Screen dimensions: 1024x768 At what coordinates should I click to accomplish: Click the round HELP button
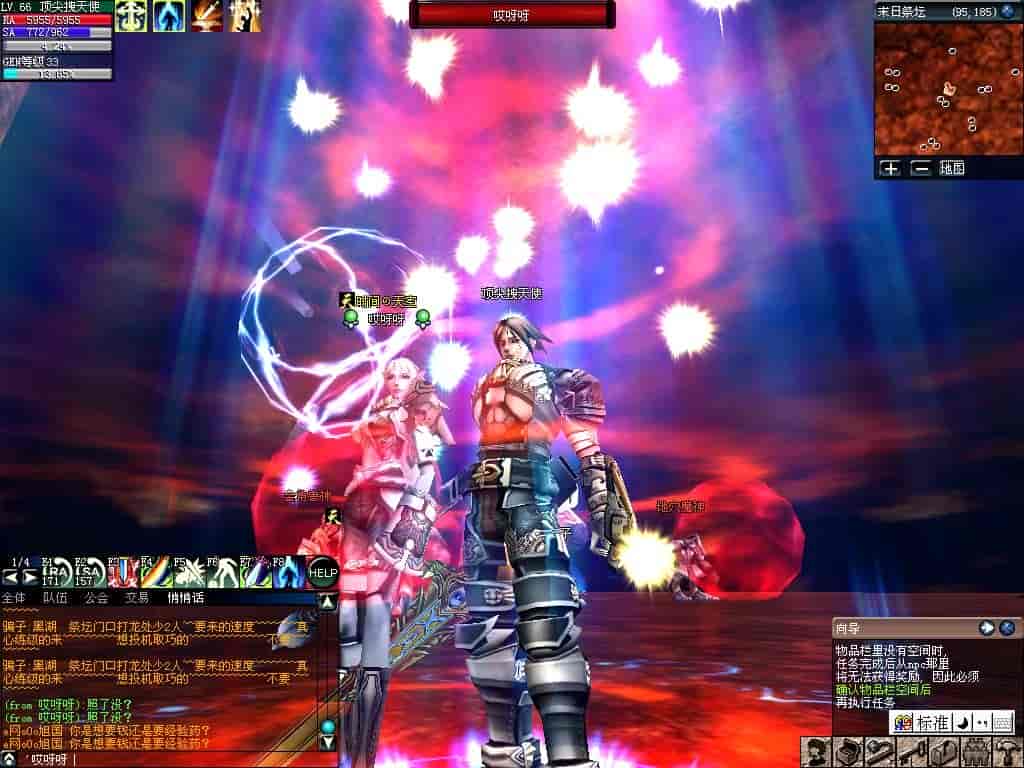[x=322, y=573]
